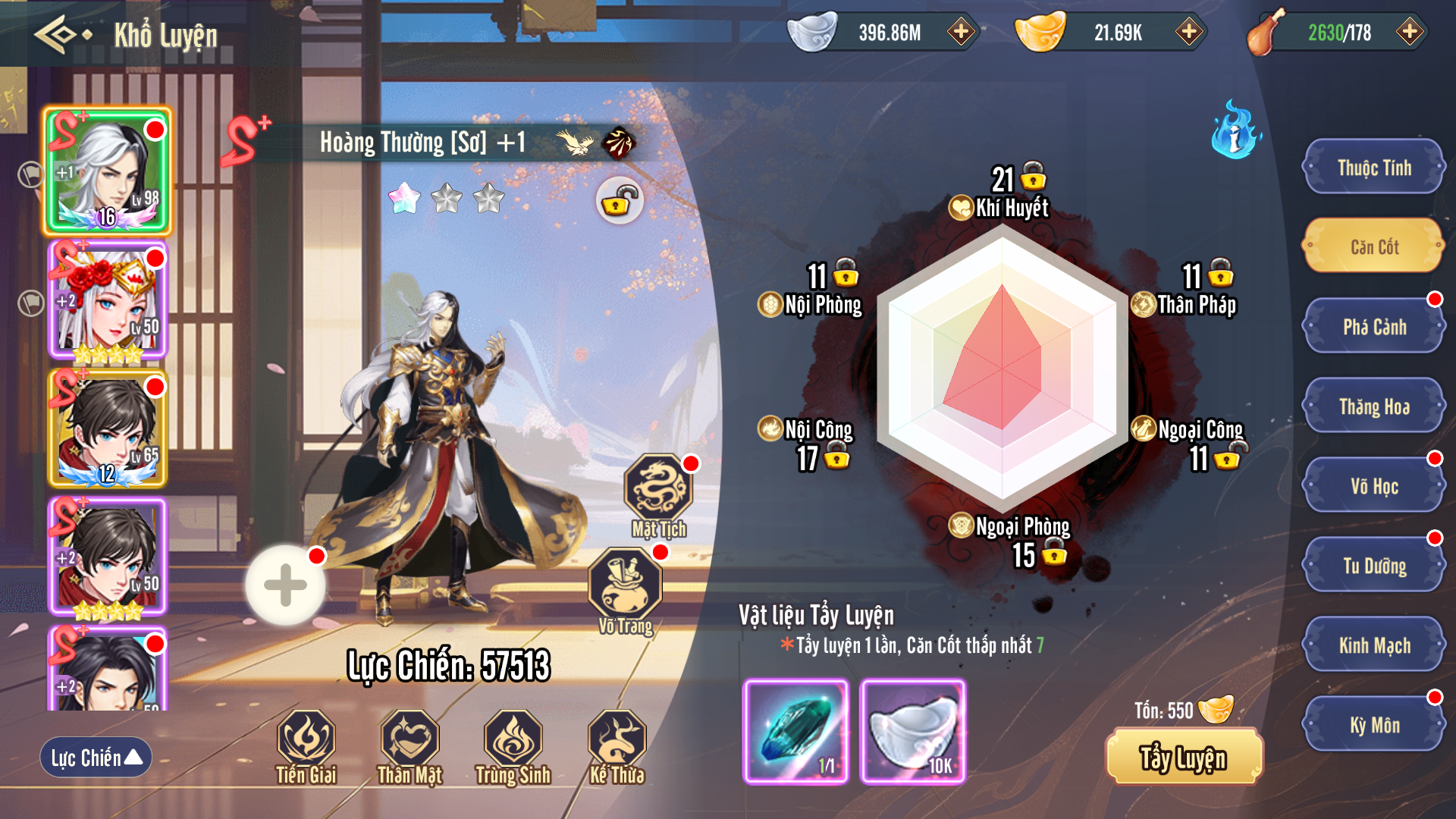Image resolution: width=1456 pixels, height=819 pixels.
Task: Switch to the Thuộc Tính tab
Action: point(1374,168)
